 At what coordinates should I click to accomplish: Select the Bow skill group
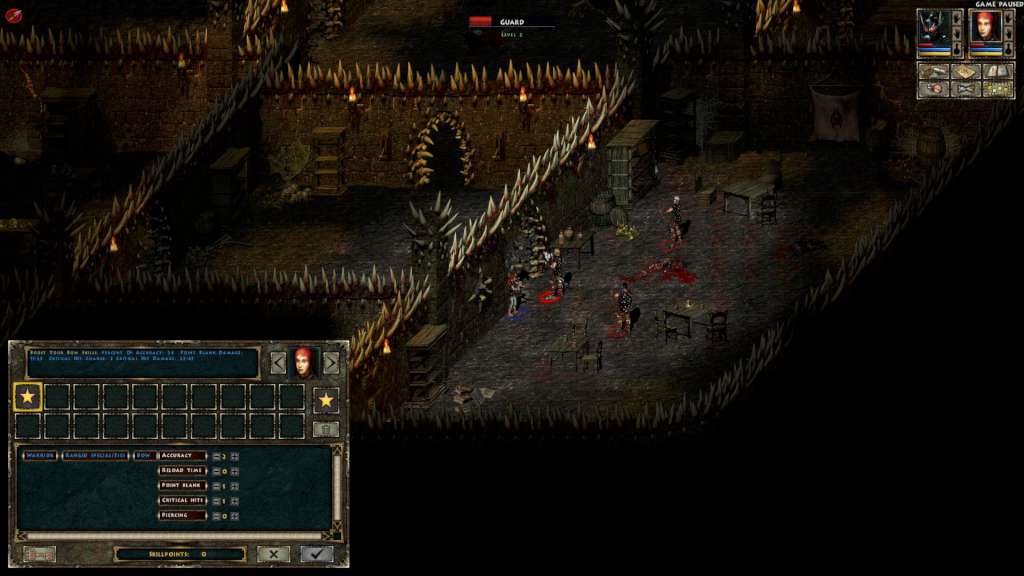(x=144, y=455)
